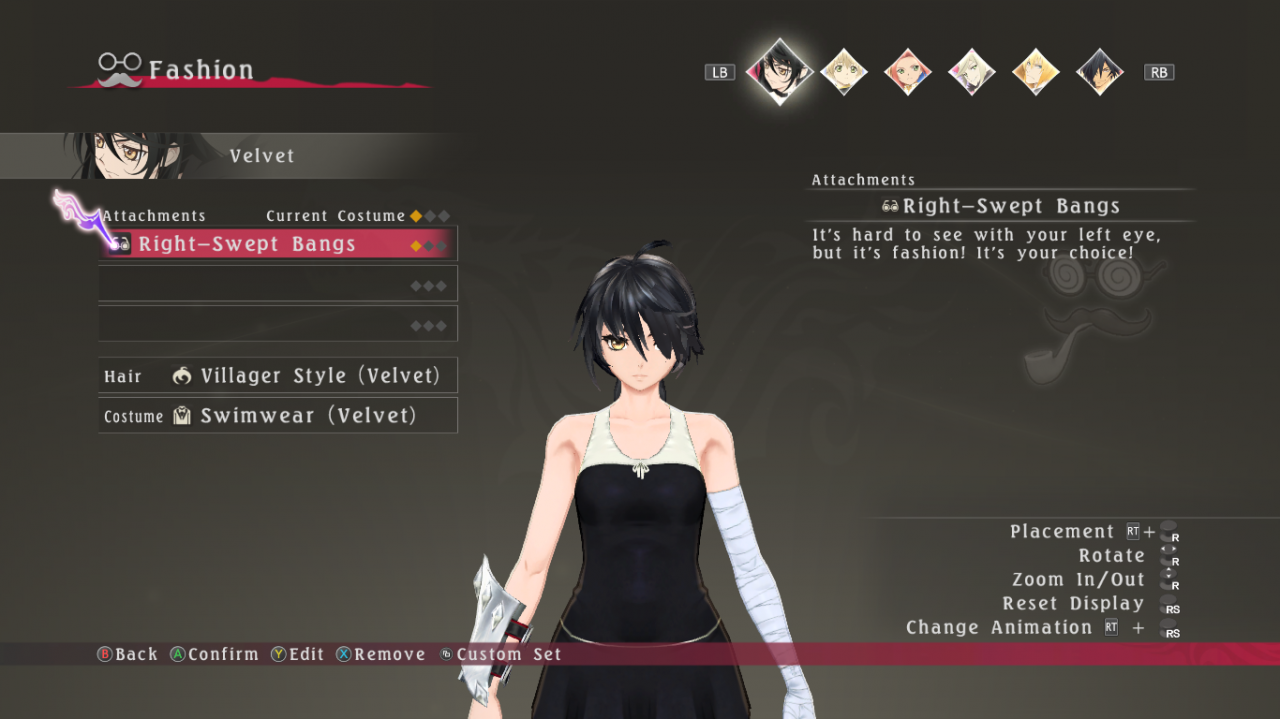Screen dimensions: 1280x719
Task: Choose the blond character portrait with orange background
Action: pyautogui.click(x=1035, y=72)
